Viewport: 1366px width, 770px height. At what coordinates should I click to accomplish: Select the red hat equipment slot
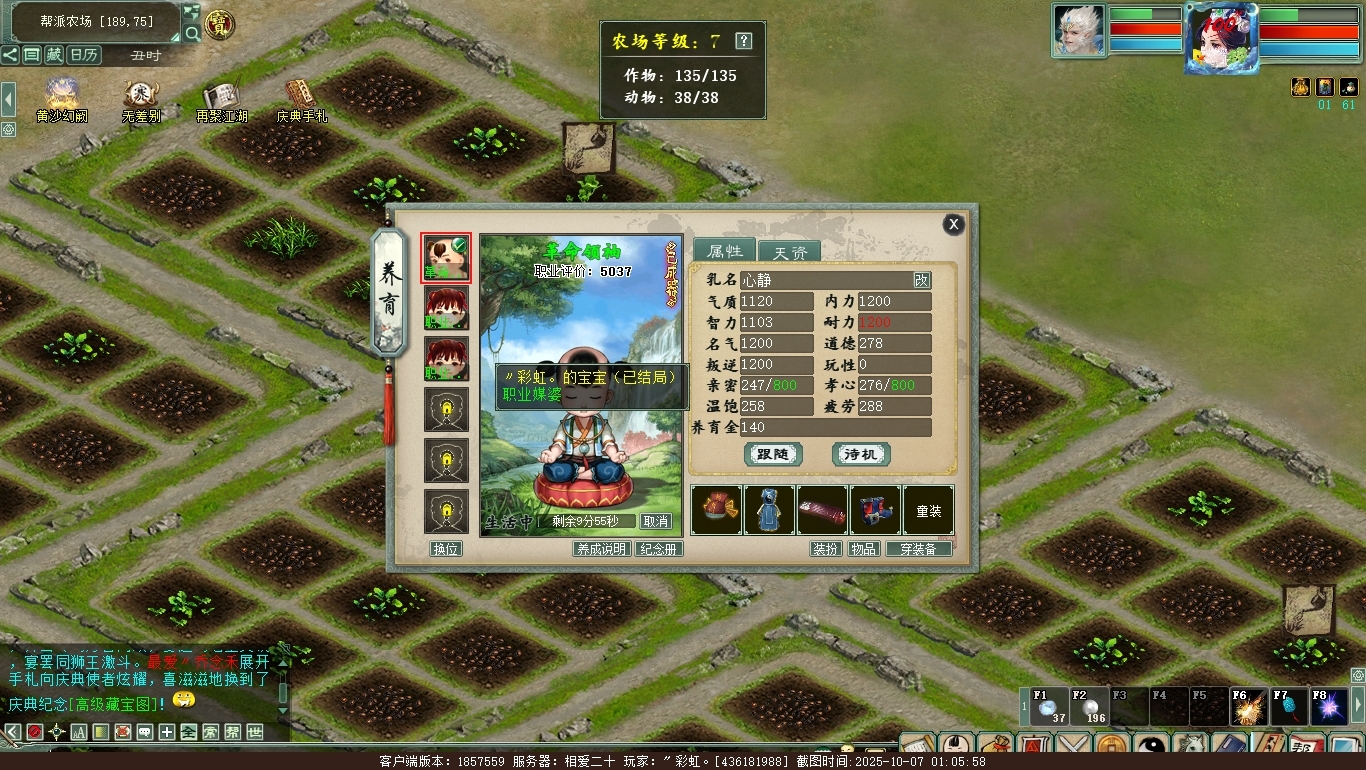pyautogui.click(x=716, y=510)
